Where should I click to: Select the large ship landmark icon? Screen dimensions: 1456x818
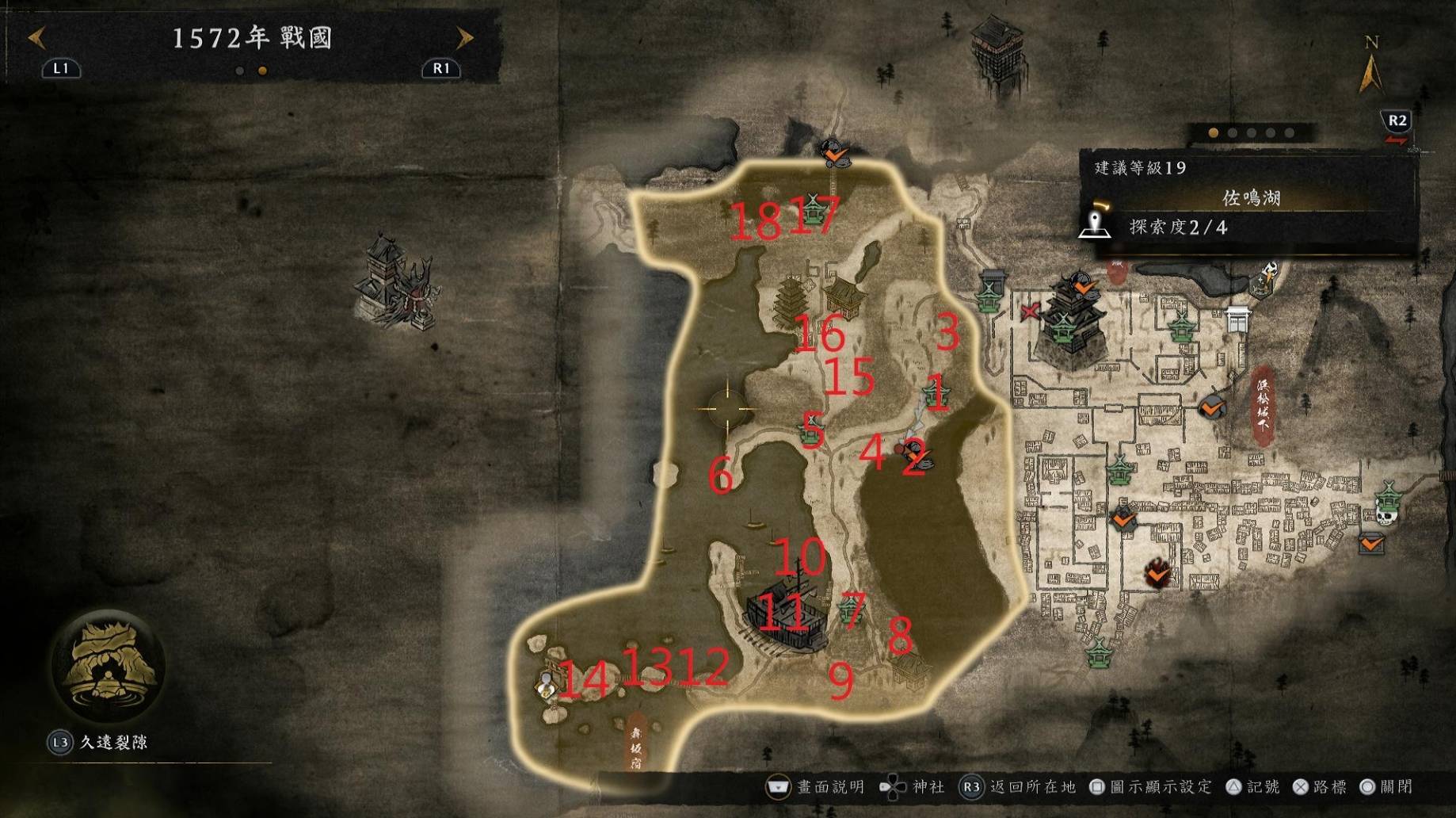point(786,615)
